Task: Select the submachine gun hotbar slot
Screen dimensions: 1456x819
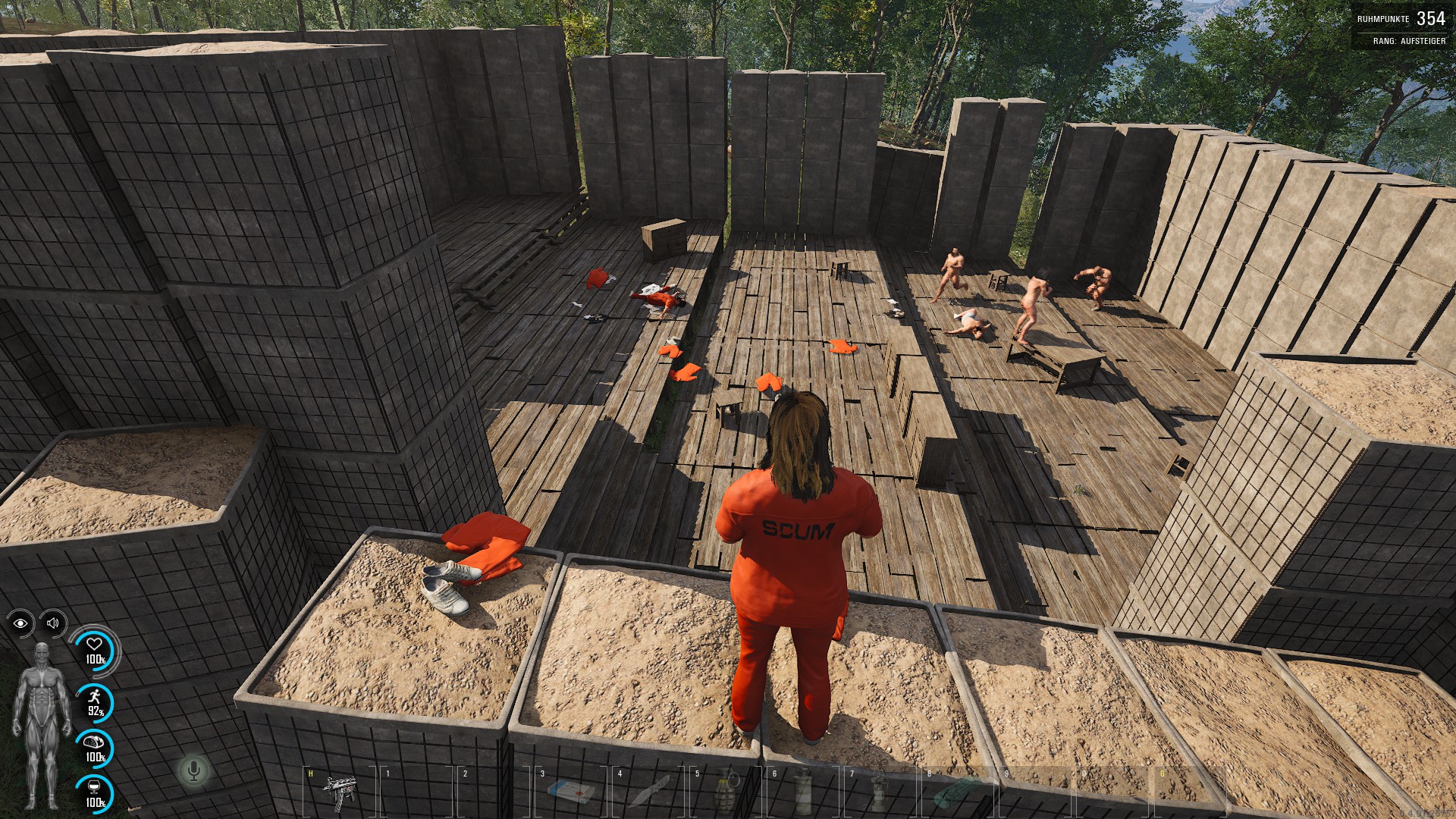Action: click(339, 791)
